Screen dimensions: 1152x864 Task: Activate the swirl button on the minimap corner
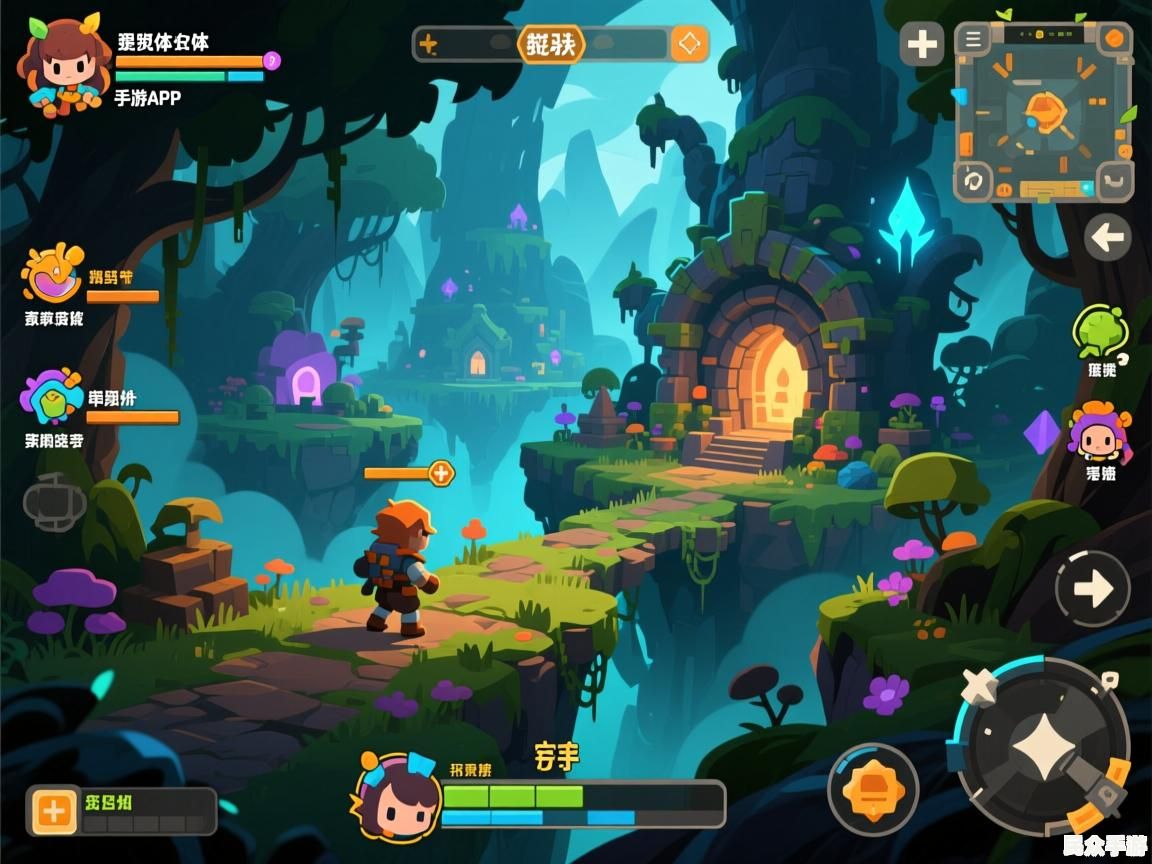point(973,183)
